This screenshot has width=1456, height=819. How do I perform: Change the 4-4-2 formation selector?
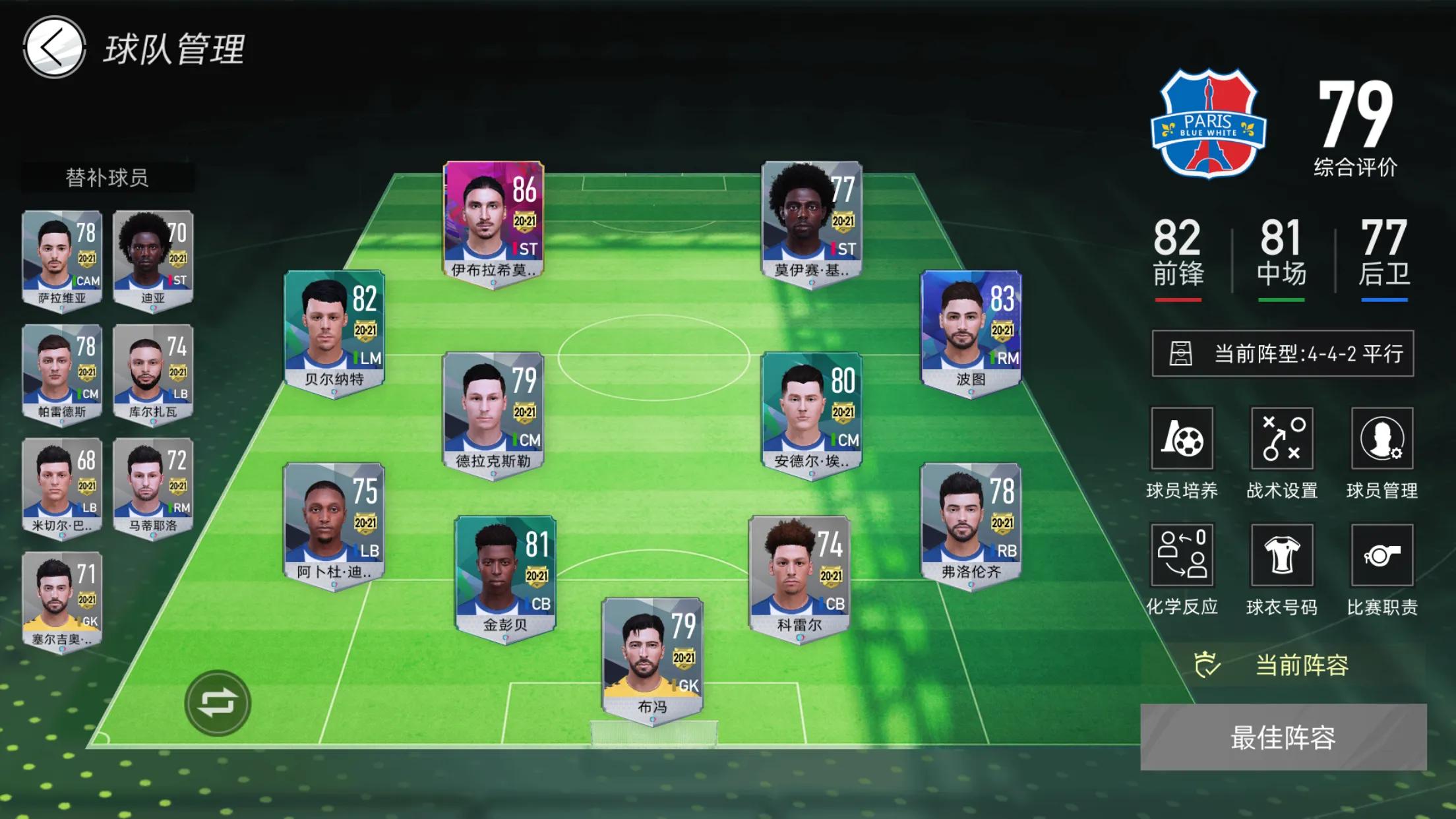[1283, 353]
